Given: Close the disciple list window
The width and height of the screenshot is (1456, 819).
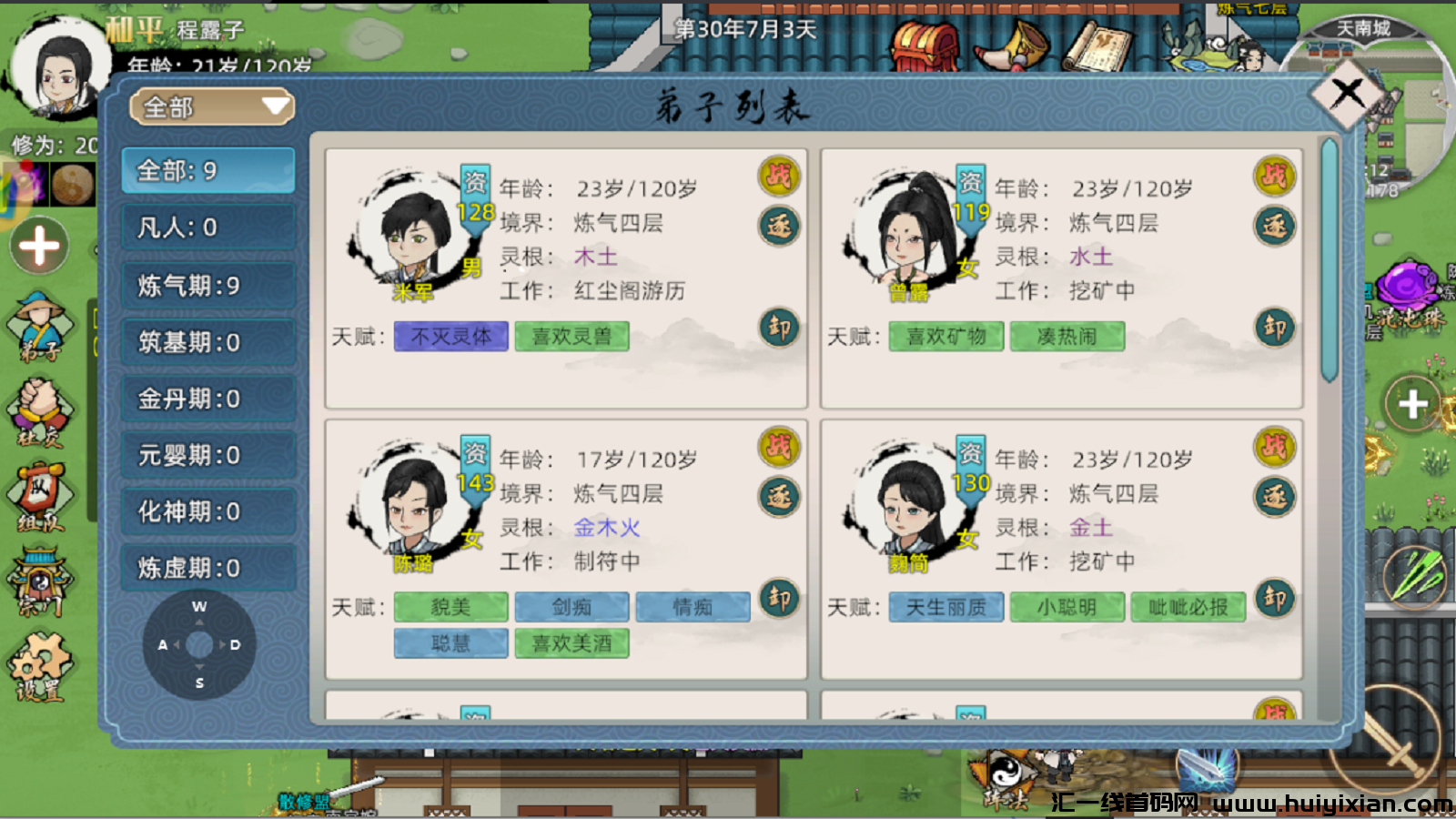Looking at the screenshot, I should point(1348,93).
